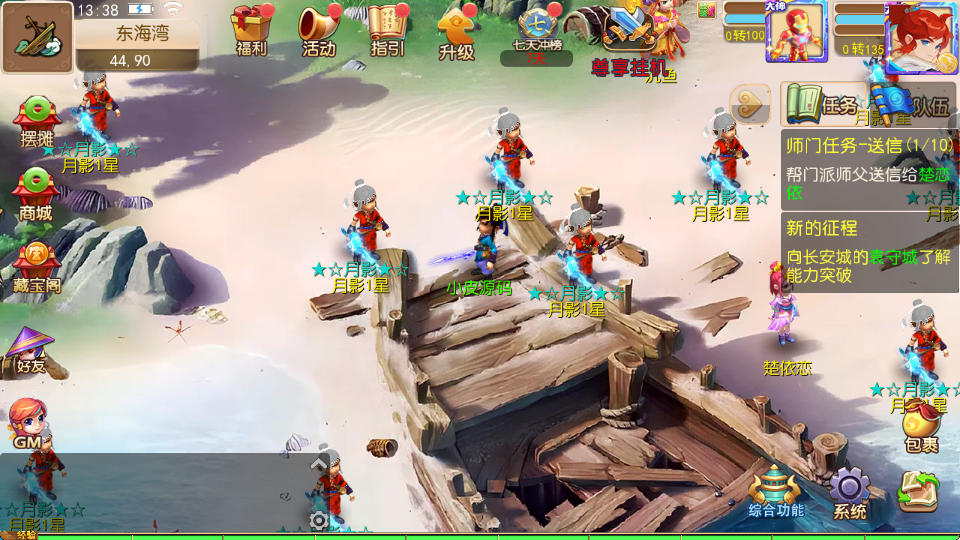This screenshot has height=540, width=960.
Task: Open the 指引 guide book
Action: coord(387,30)
